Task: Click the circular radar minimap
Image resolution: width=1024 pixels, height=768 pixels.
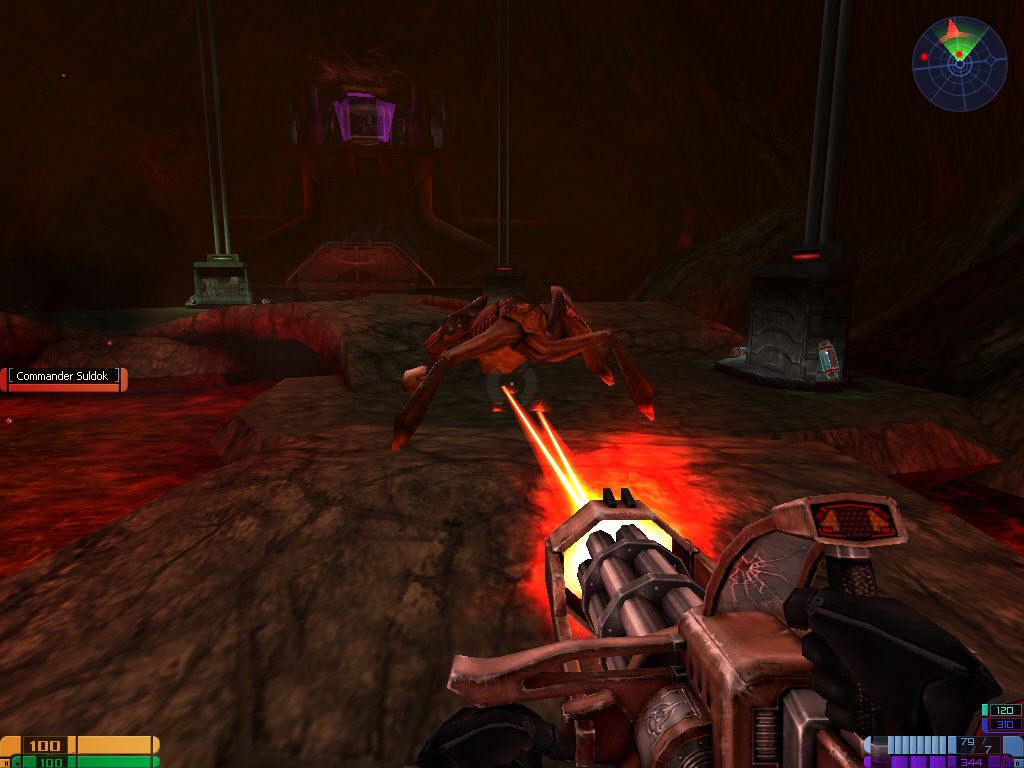Action: (958, 63)
